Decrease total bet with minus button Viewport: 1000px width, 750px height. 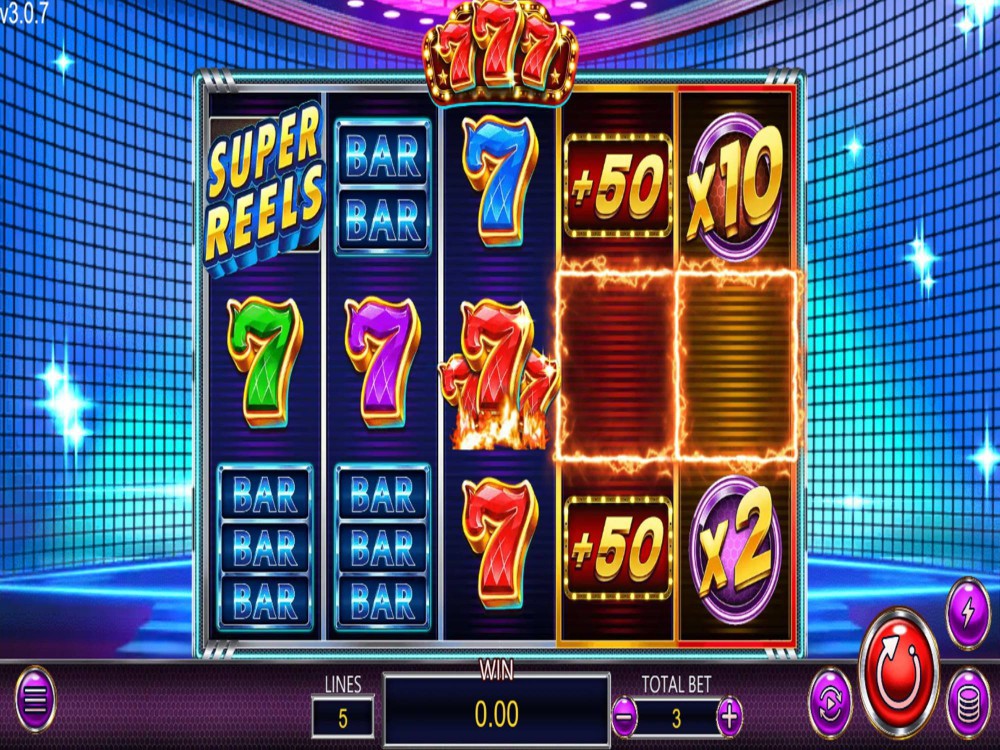click(x=623, y=716)
